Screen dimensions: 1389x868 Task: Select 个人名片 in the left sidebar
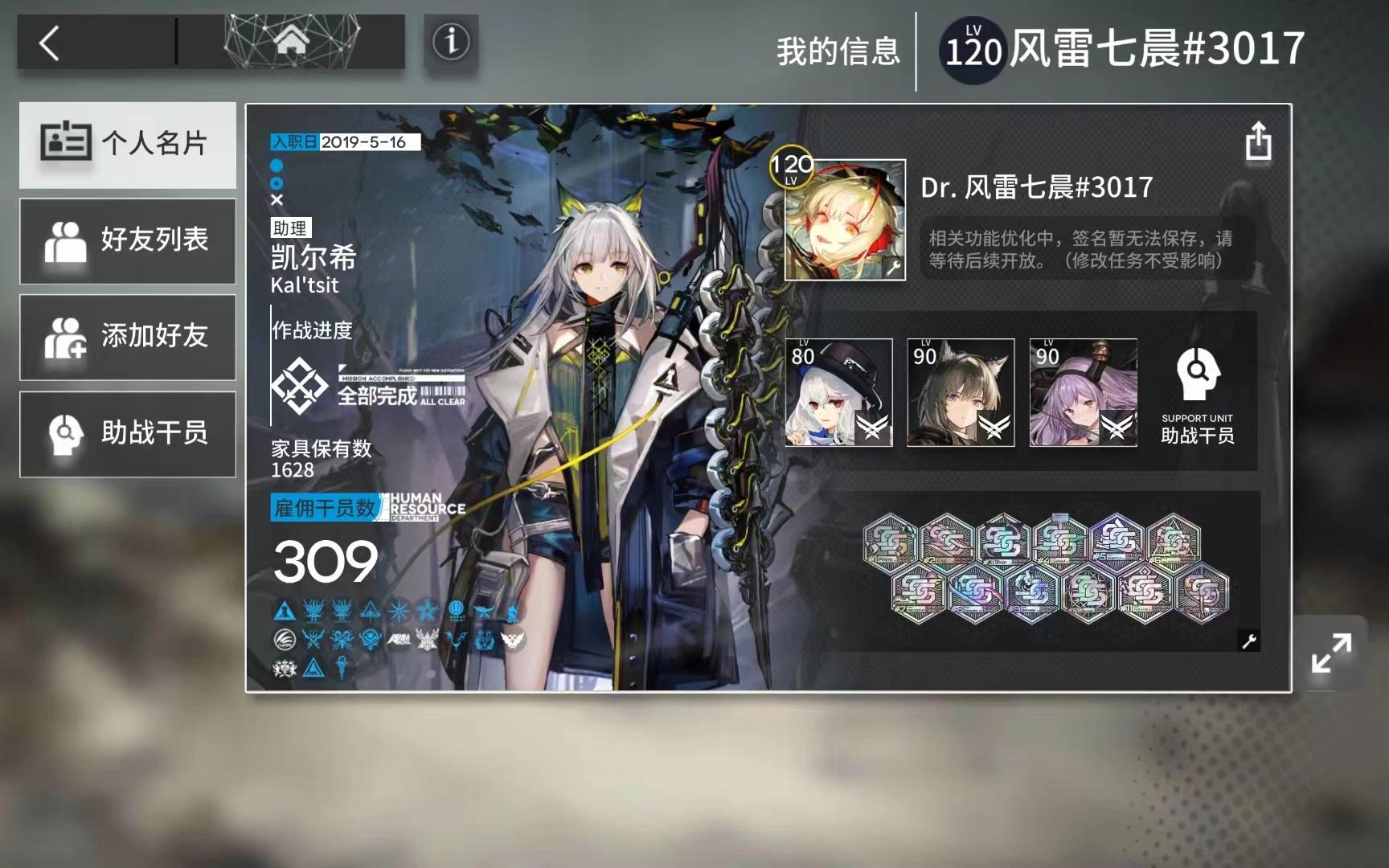[128, 145]
